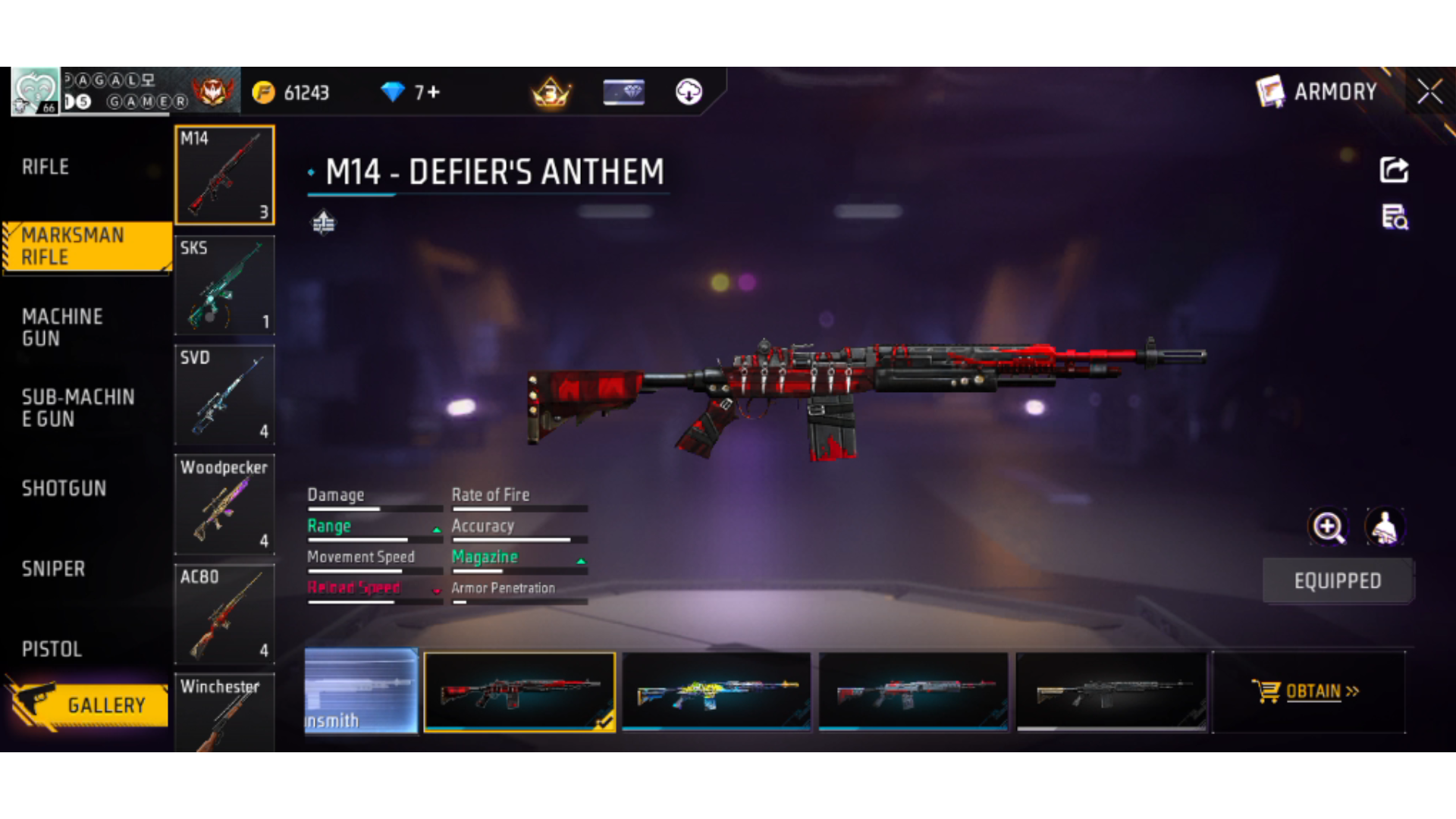Select the Winchester weapon tile

(x=224, y=713)
